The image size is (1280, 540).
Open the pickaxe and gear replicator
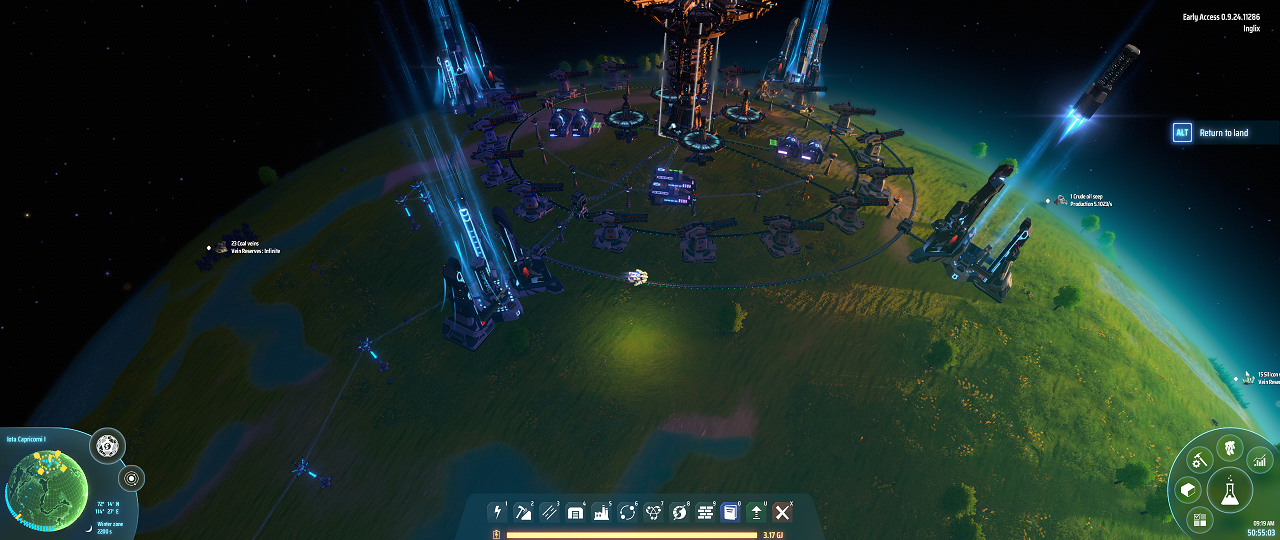(x=1198, y=460)
